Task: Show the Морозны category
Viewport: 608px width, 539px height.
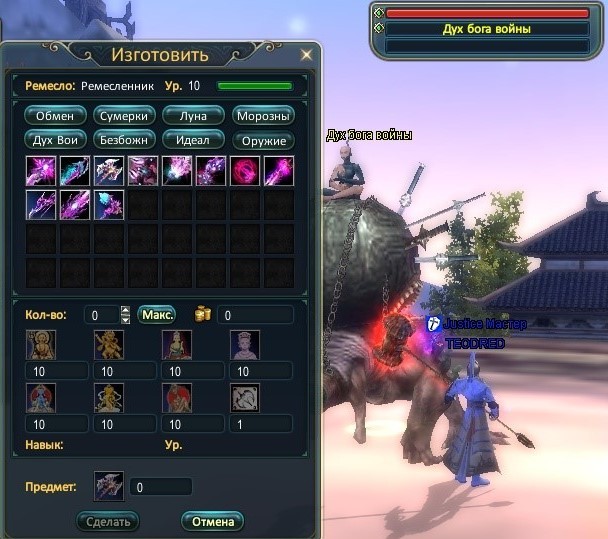Action: click(x=263, y=116)
